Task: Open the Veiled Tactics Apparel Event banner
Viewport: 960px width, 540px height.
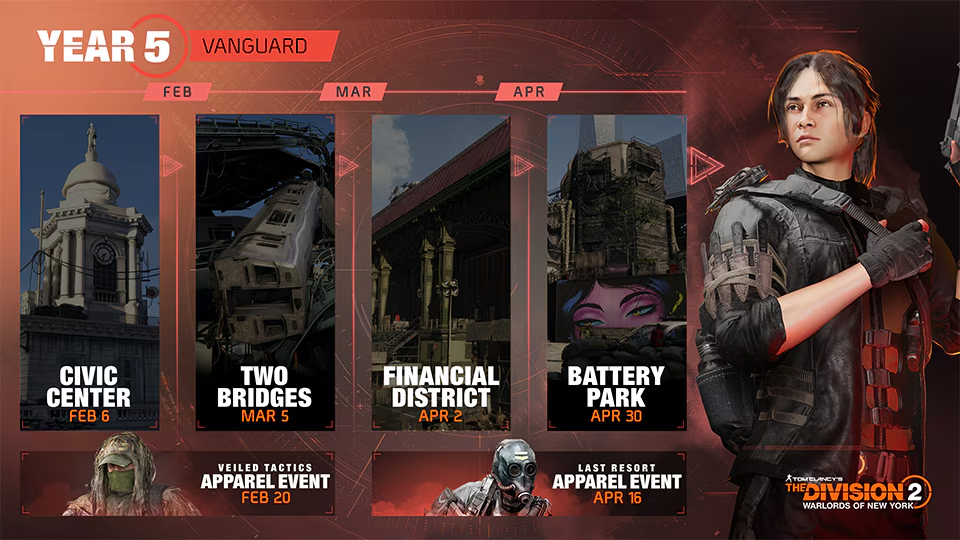Action: point(178,484)
